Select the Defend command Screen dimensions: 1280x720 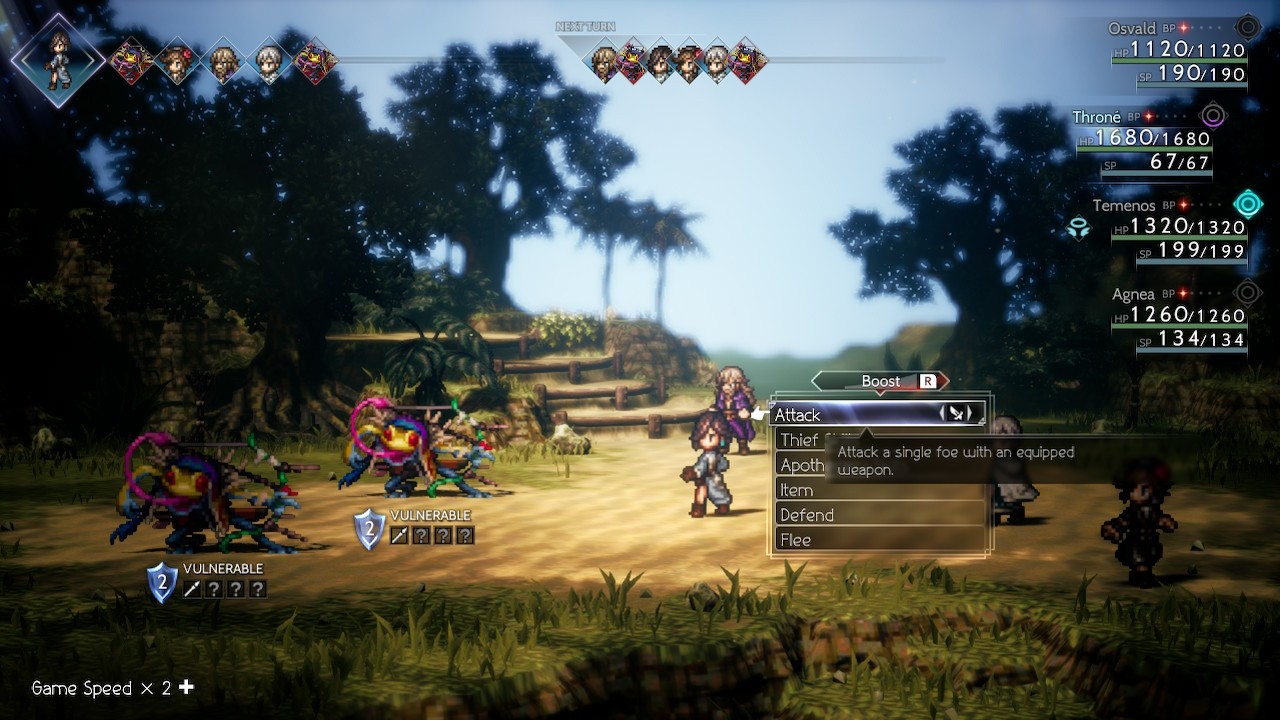[x=880, y=515]
